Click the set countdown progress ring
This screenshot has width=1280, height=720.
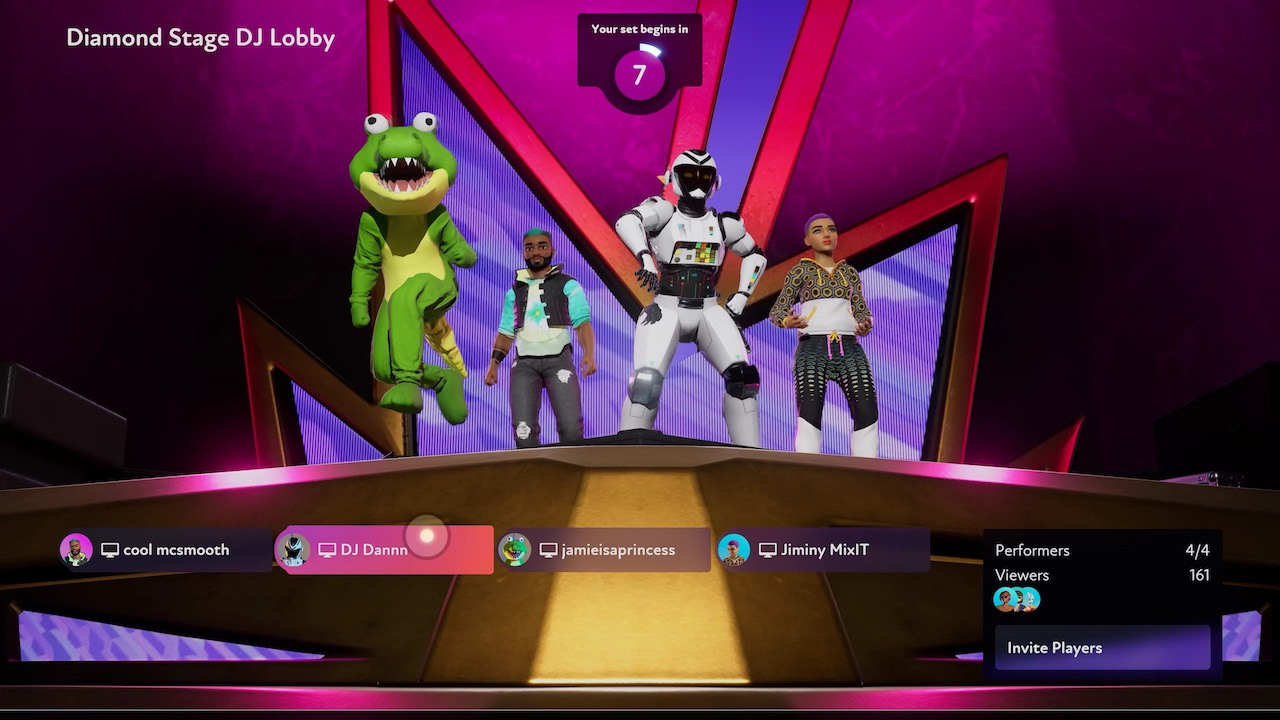coord(639,73)
